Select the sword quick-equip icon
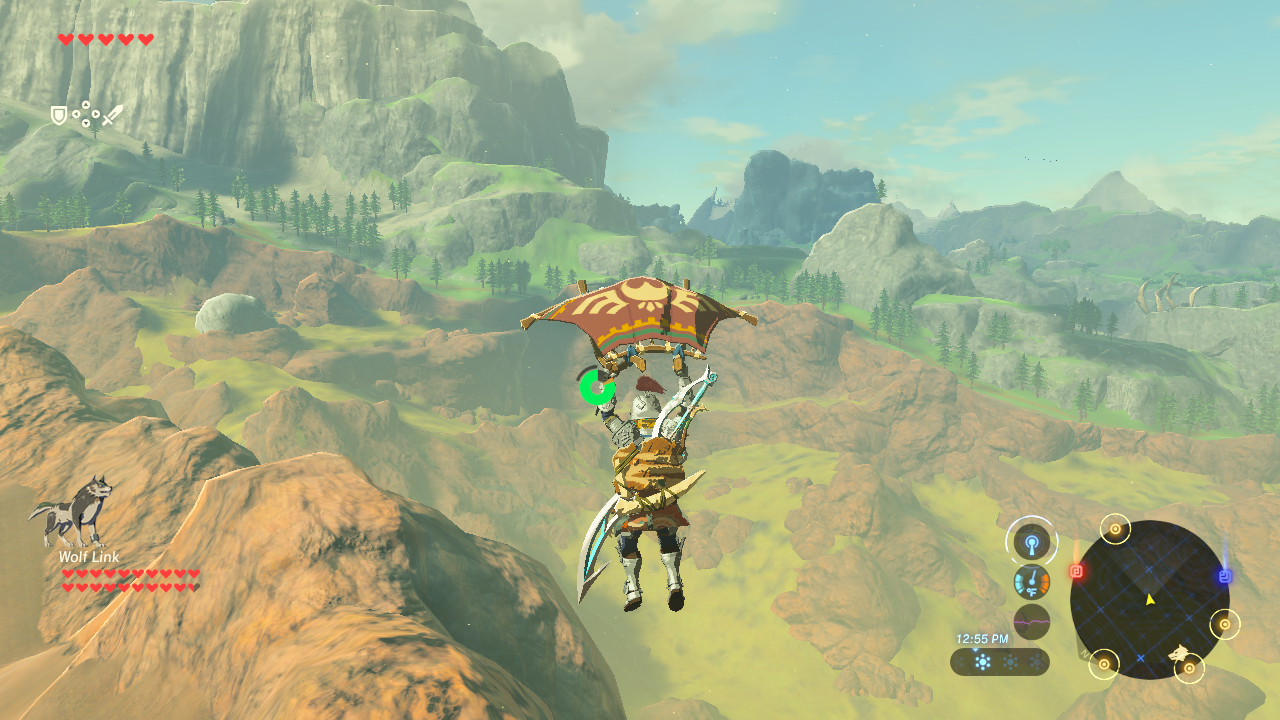1280x720 pixels. [x=112, y=115]
